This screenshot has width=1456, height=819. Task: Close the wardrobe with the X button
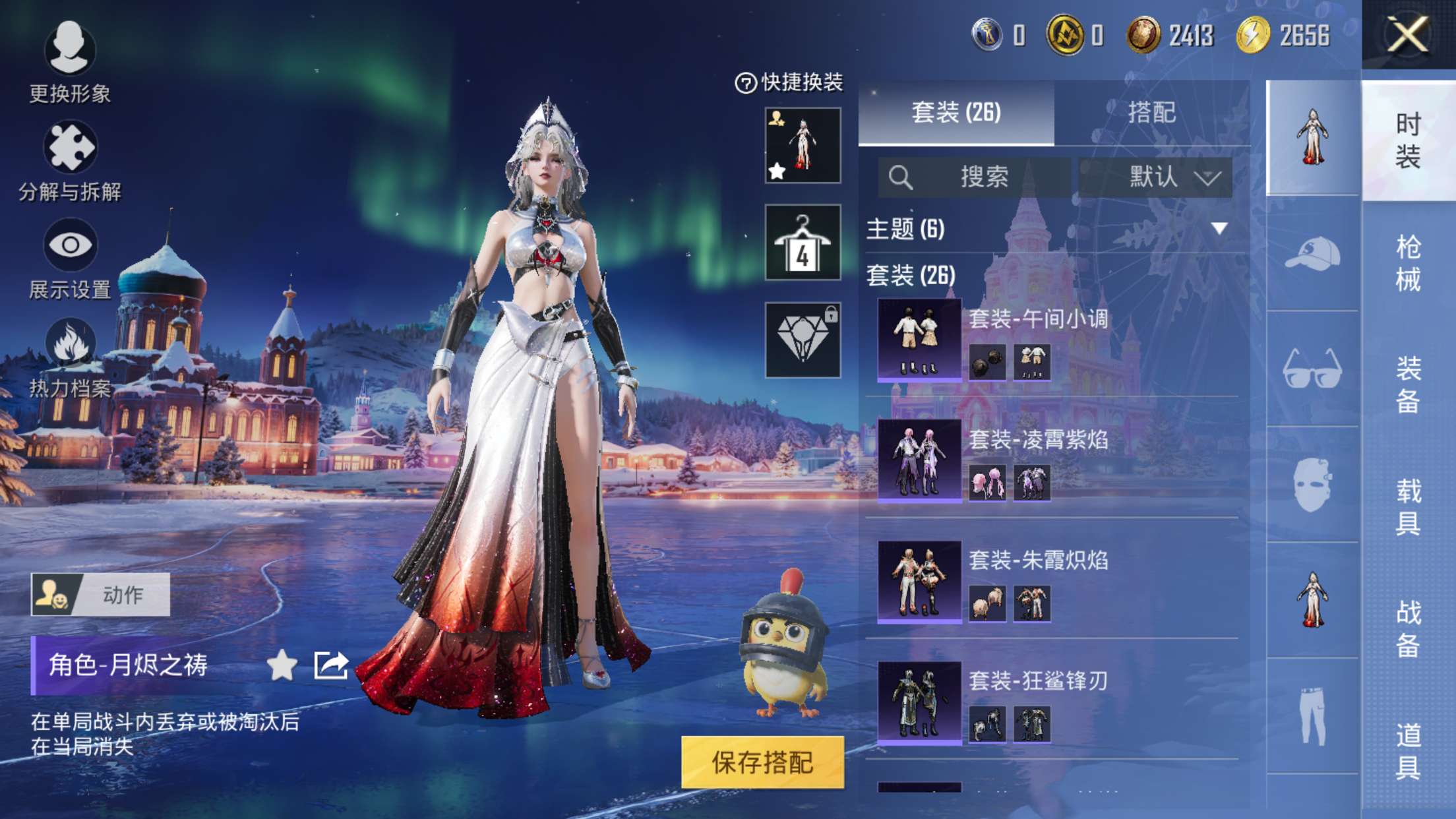[1408, 34]
